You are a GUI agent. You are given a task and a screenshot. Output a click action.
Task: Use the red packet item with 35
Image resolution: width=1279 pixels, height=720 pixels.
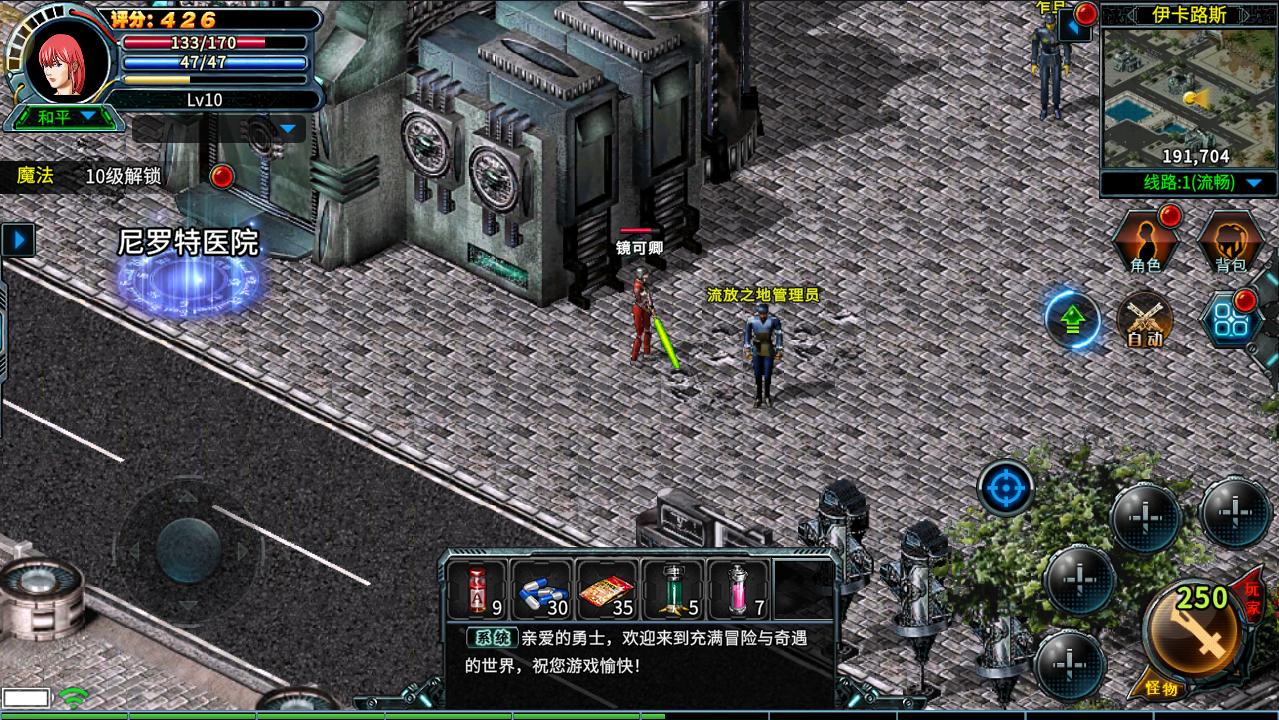[x=607, y=590]
